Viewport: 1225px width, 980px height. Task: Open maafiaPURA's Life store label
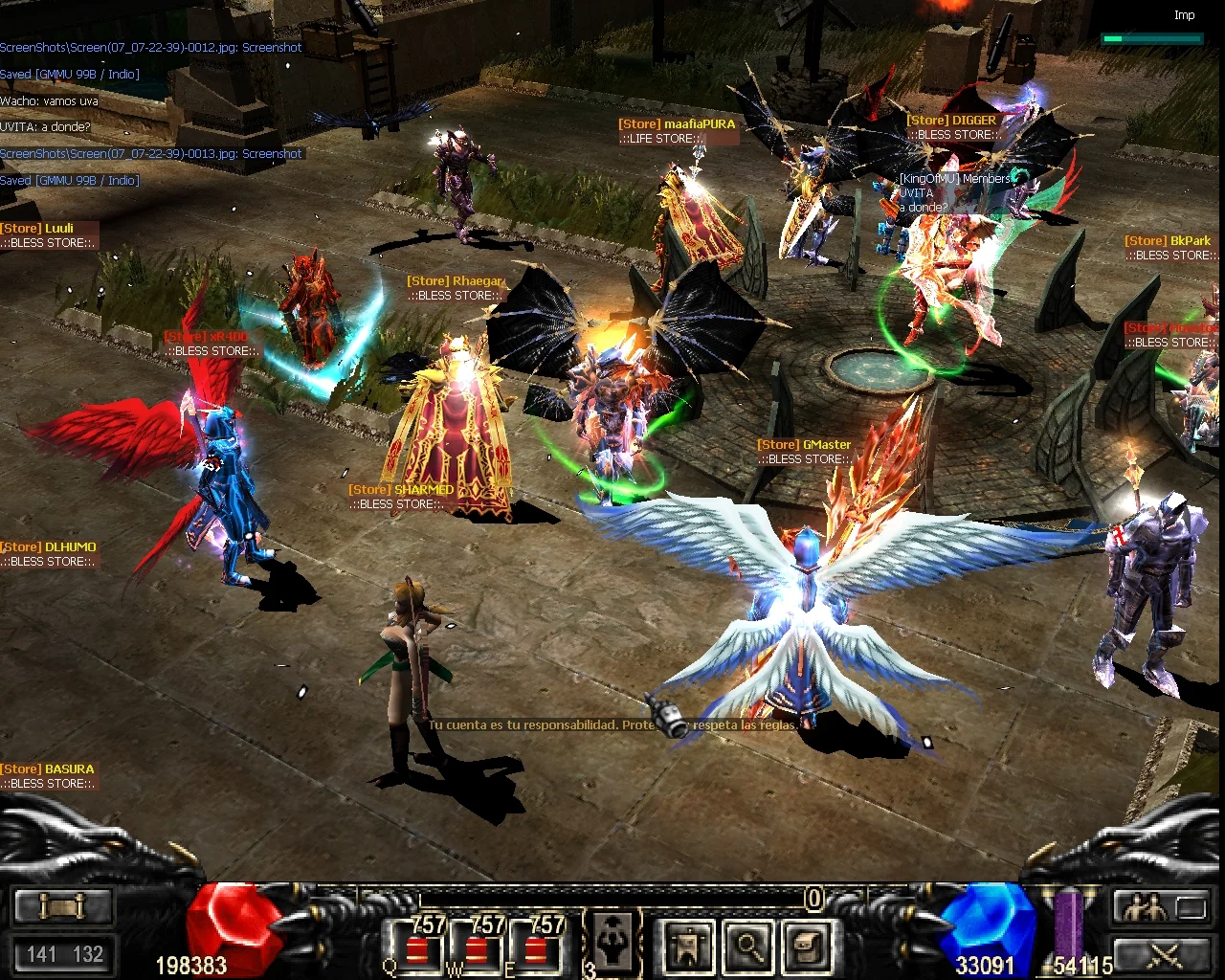[677, 131]
